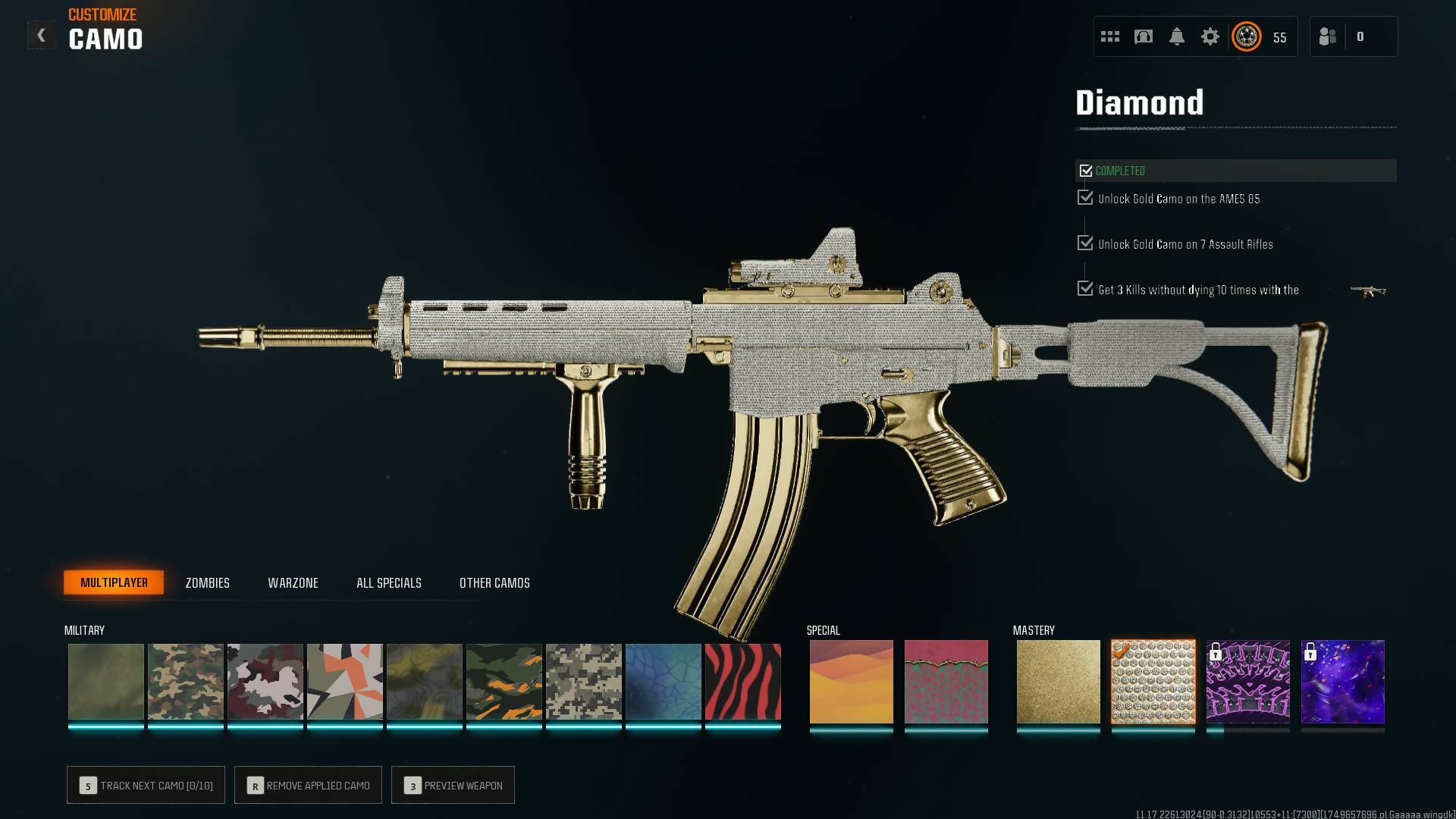Pick the orange desert dunes special camo
Screen dimensions: 1456x819
click(851, 681)
